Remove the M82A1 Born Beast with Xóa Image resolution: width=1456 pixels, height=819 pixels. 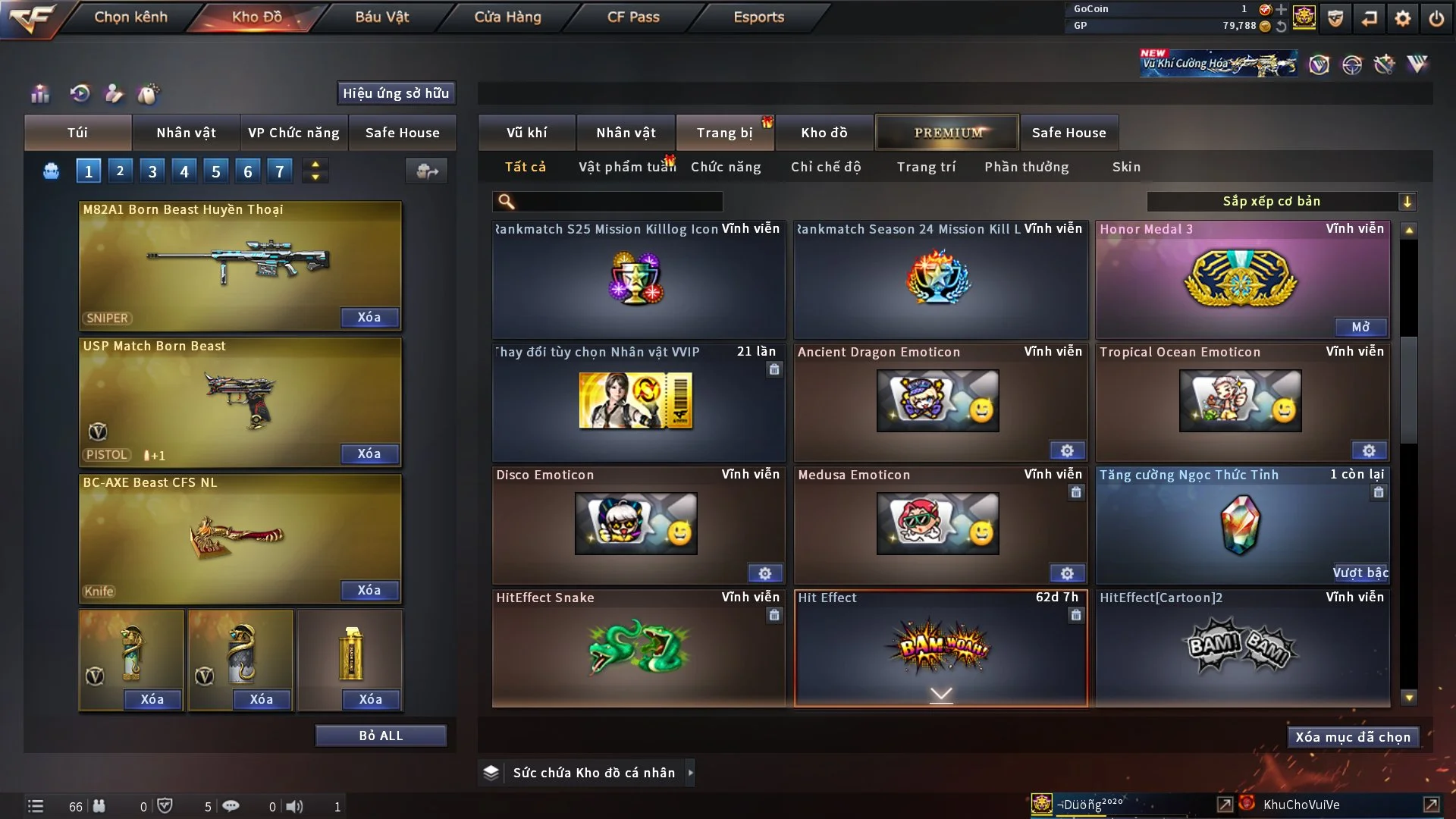pyautogui.click(x=369, y=318)
